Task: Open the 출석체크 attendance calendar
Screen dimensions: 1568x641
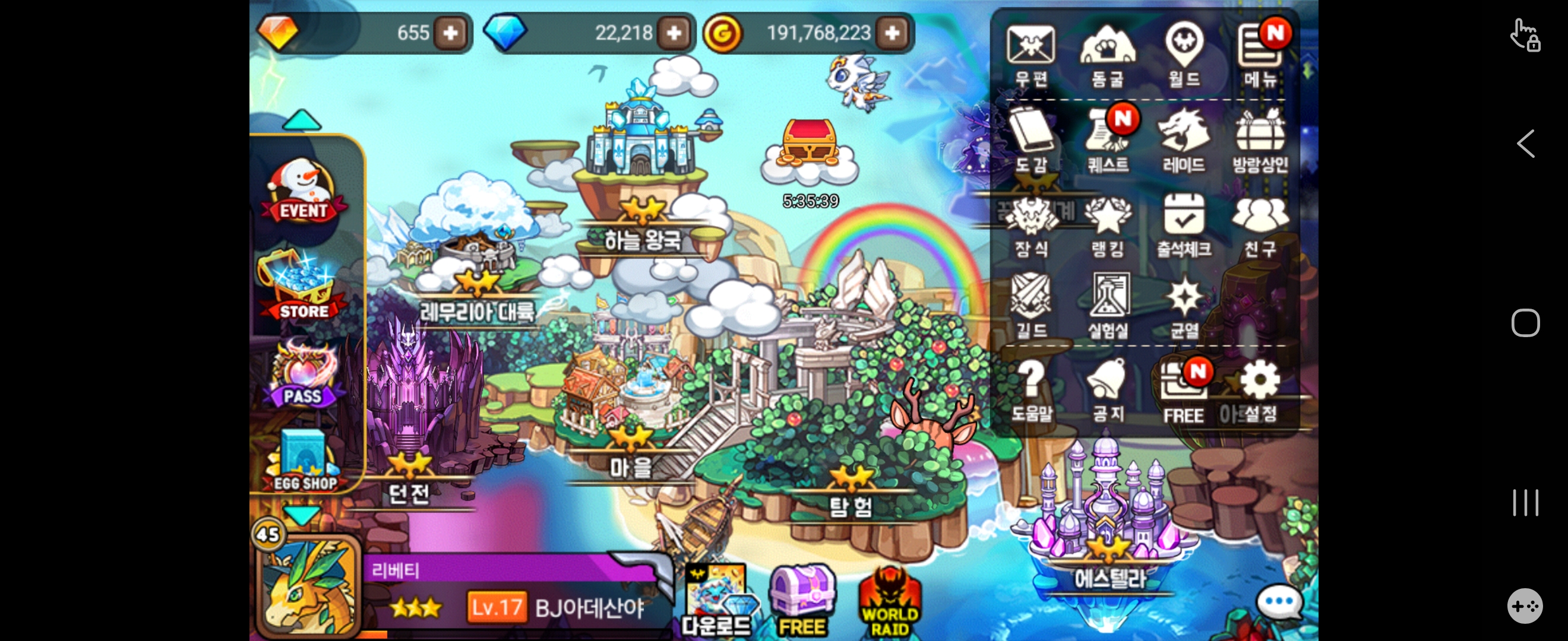Action: (1184, 225)
